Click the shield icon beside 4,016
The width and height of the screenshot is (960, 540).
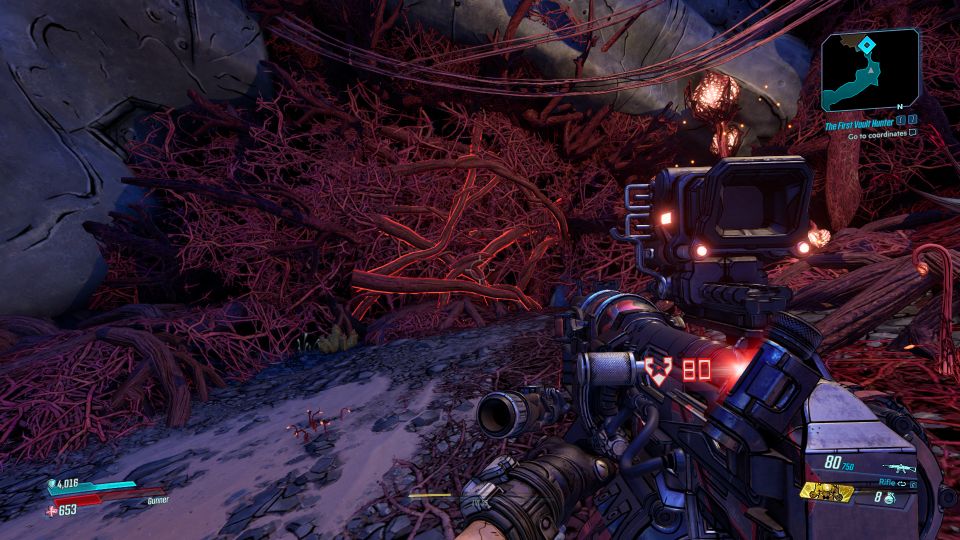coord(52,484)
